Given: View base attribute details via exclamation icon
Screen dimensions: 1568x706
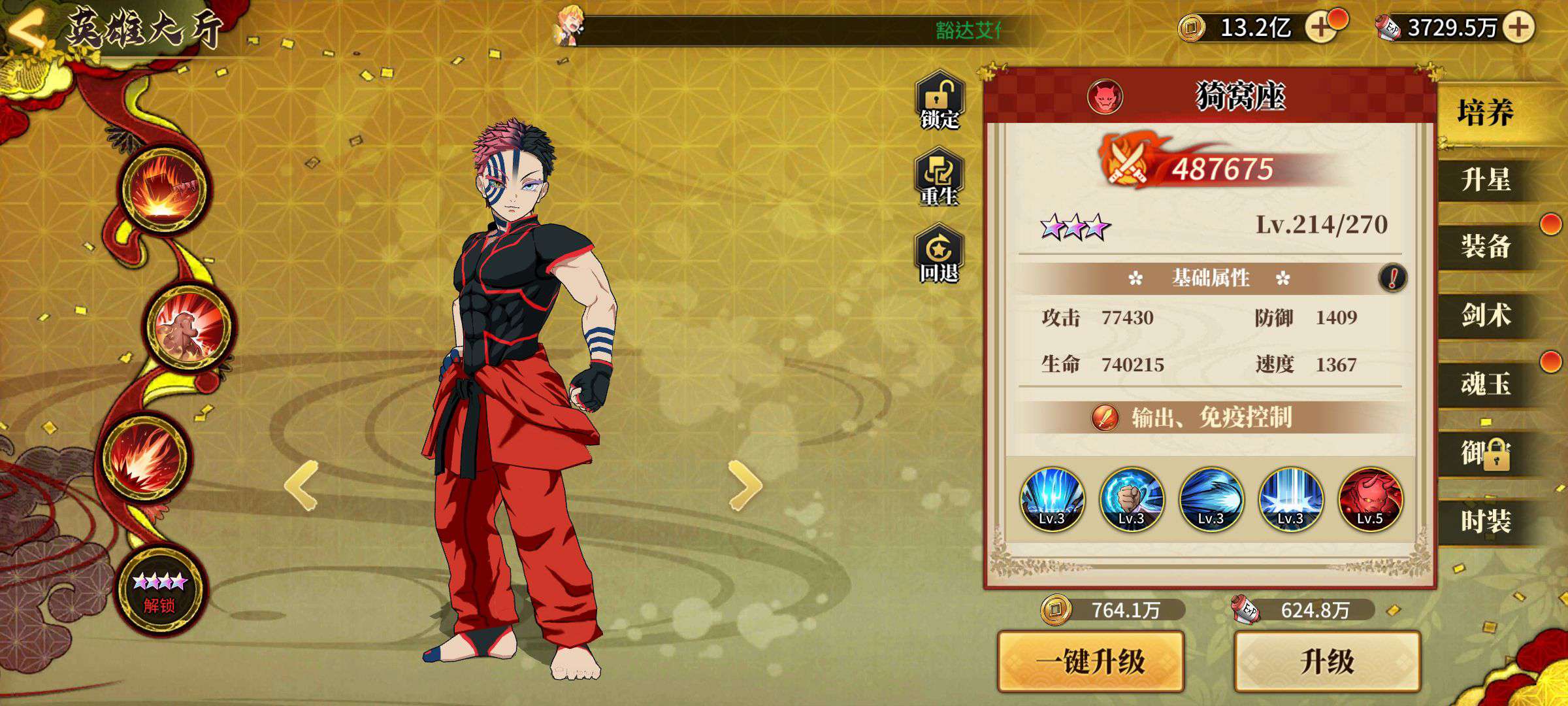Looking at the screenshot, I should 1392,278.
